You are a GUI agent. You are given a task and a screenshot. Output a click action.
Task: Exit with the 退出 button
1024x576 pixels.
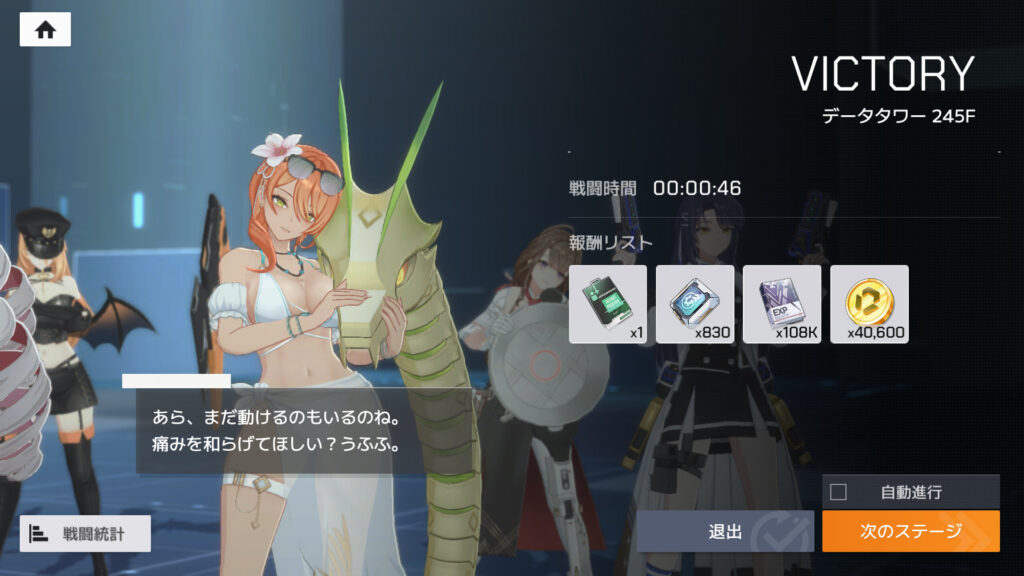pyautogui.click(x=725, y=531)
